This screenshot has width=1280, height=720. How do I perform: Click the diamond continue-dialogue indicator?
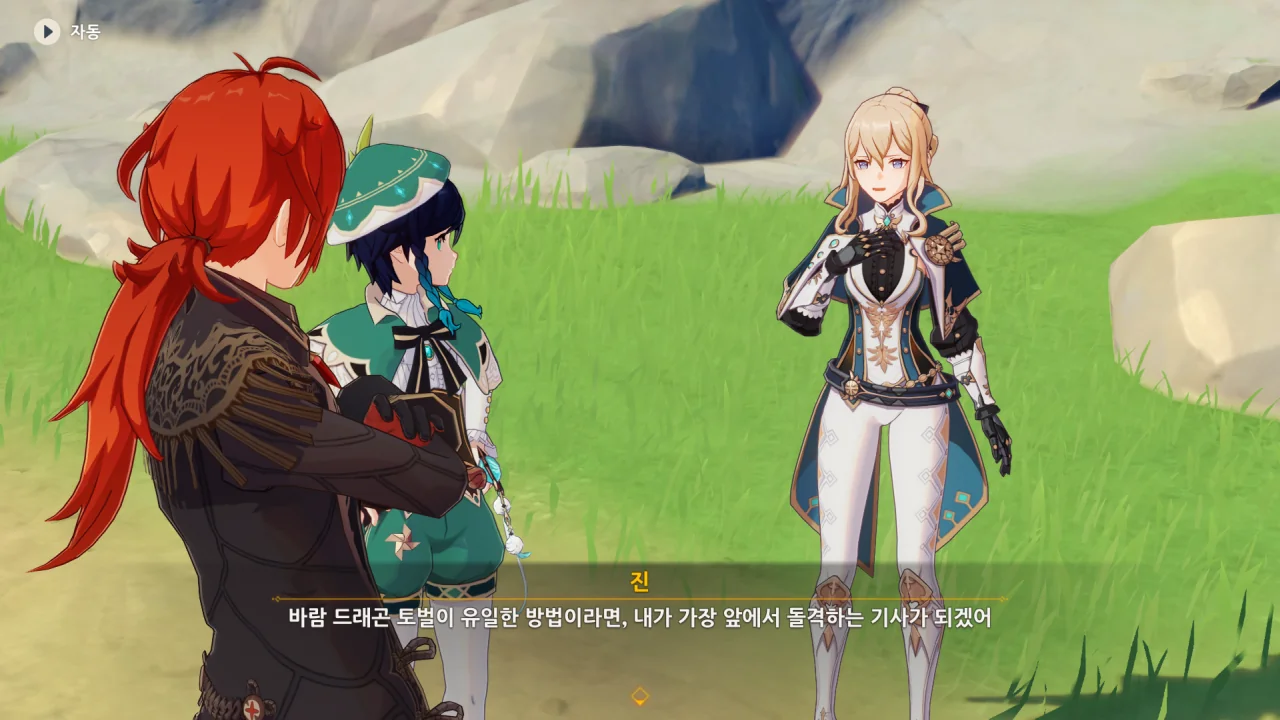(x=640, y=696)
